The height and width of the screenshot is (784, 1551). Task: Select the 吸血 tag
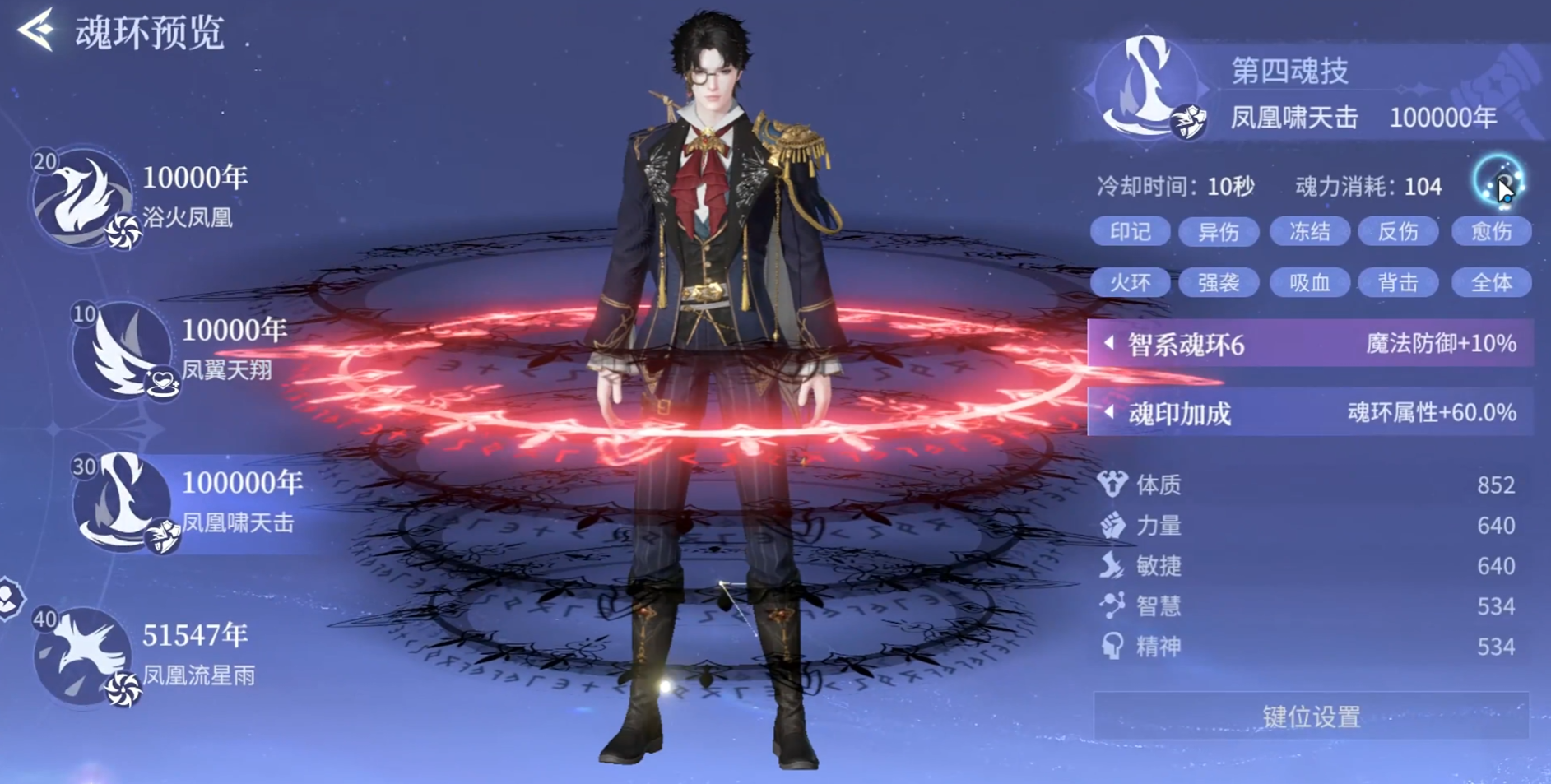[1309, 283]
